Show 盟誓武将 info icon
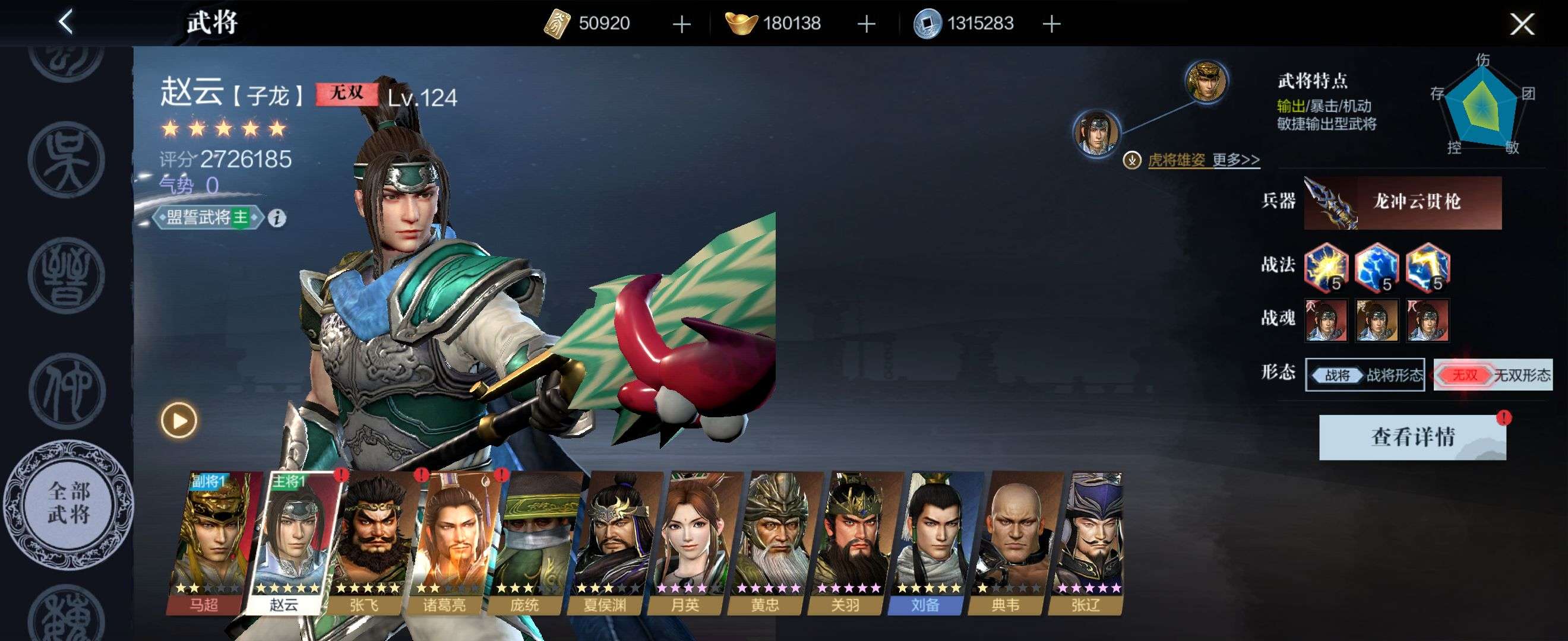The image size is (1568, 641). click(277, 218)
